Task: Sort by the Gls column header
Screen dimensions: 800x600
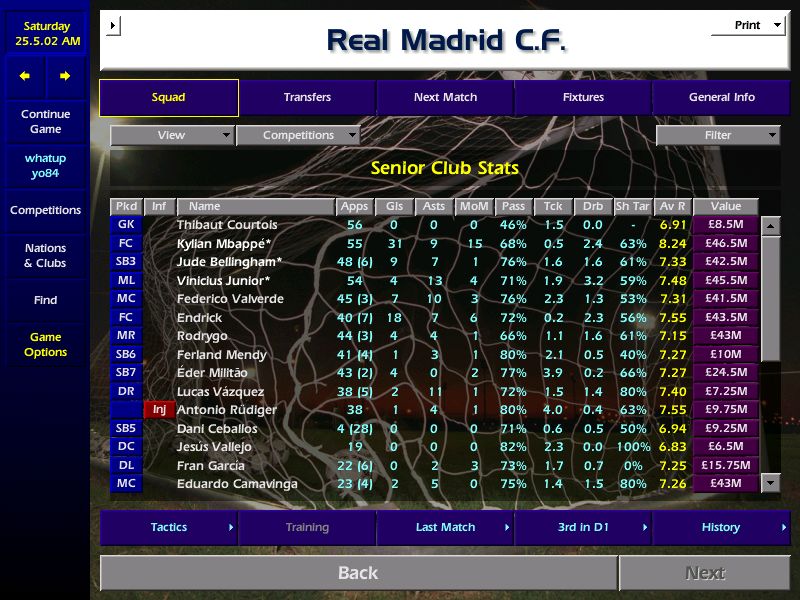Action: (394, 206)
